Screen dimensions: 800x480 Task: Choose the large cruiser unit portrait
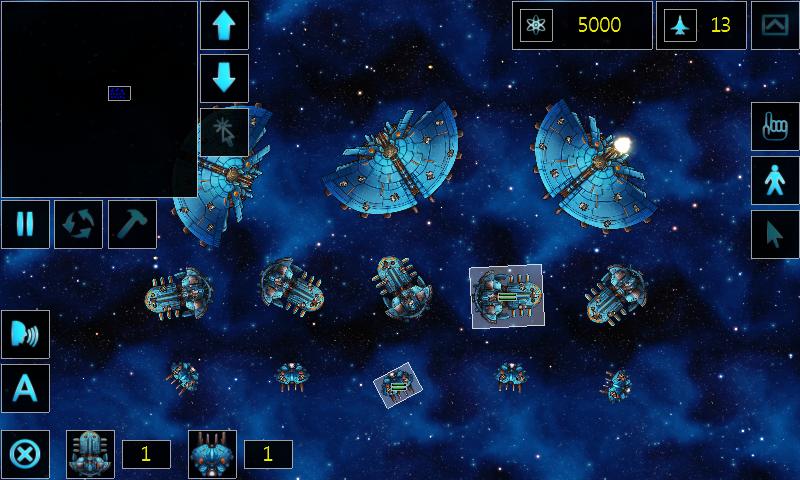(91, 454)
